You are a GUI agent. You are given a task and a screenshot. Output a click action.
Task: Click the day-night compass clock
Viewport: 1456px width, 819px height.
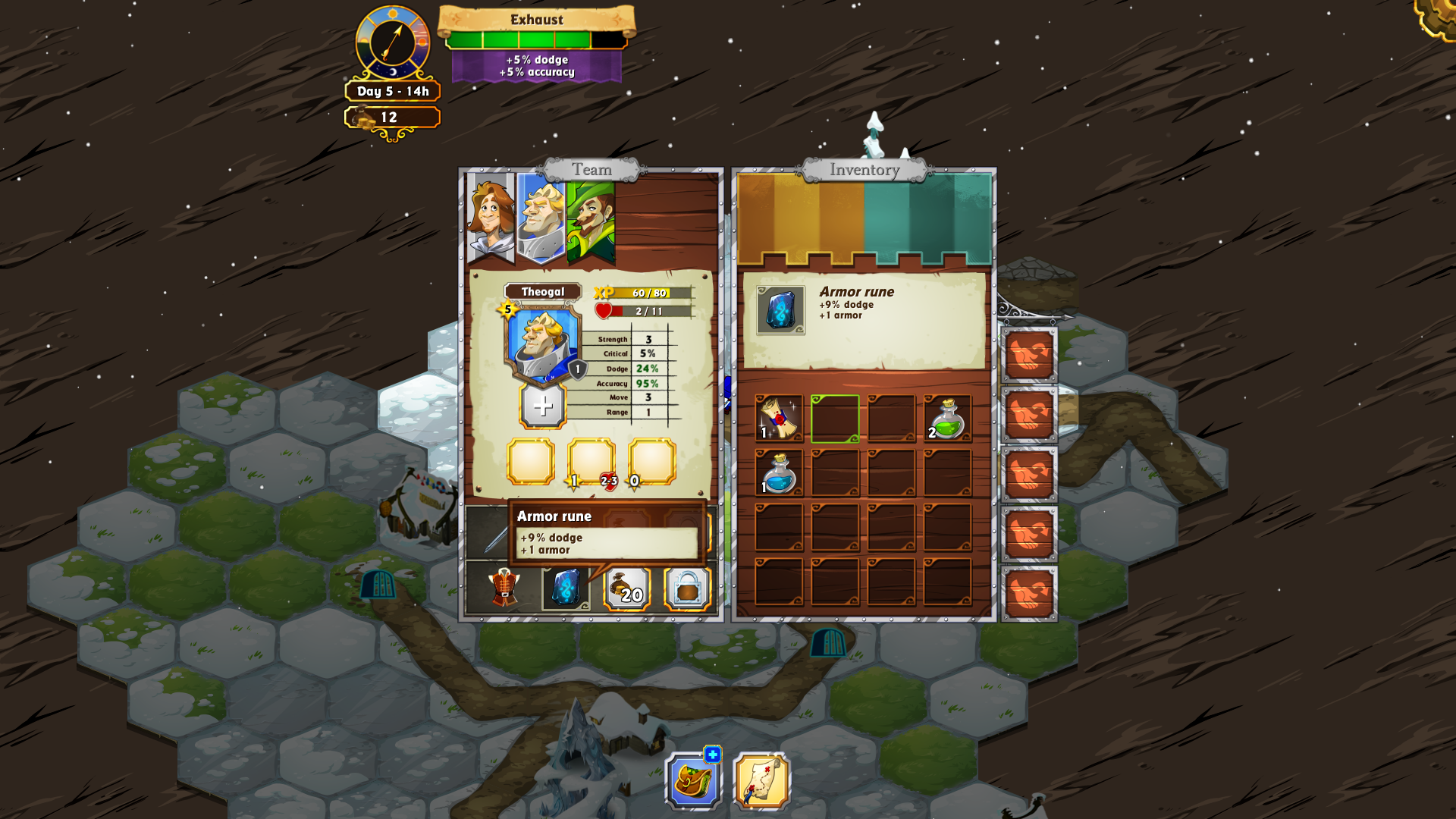click(393, 42)
